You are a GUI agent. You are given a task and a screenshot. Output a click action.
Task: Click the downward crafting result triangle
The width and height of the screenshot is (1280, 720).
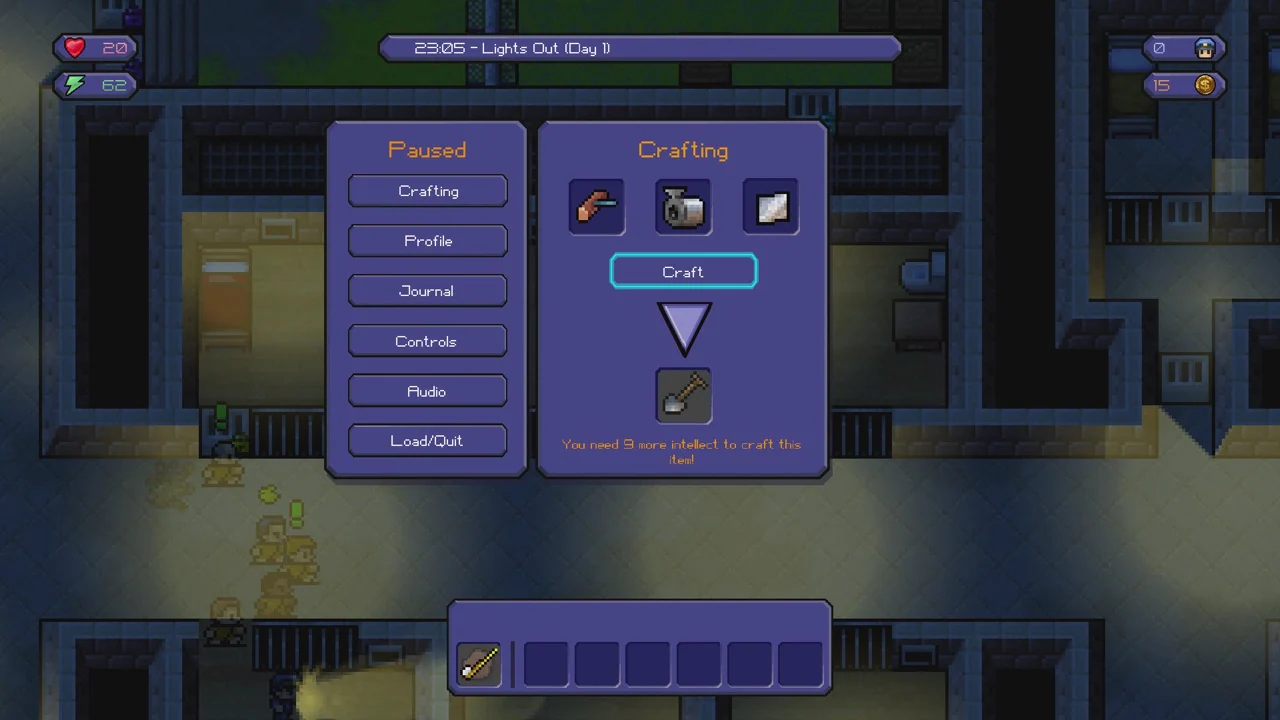(683, 330)
